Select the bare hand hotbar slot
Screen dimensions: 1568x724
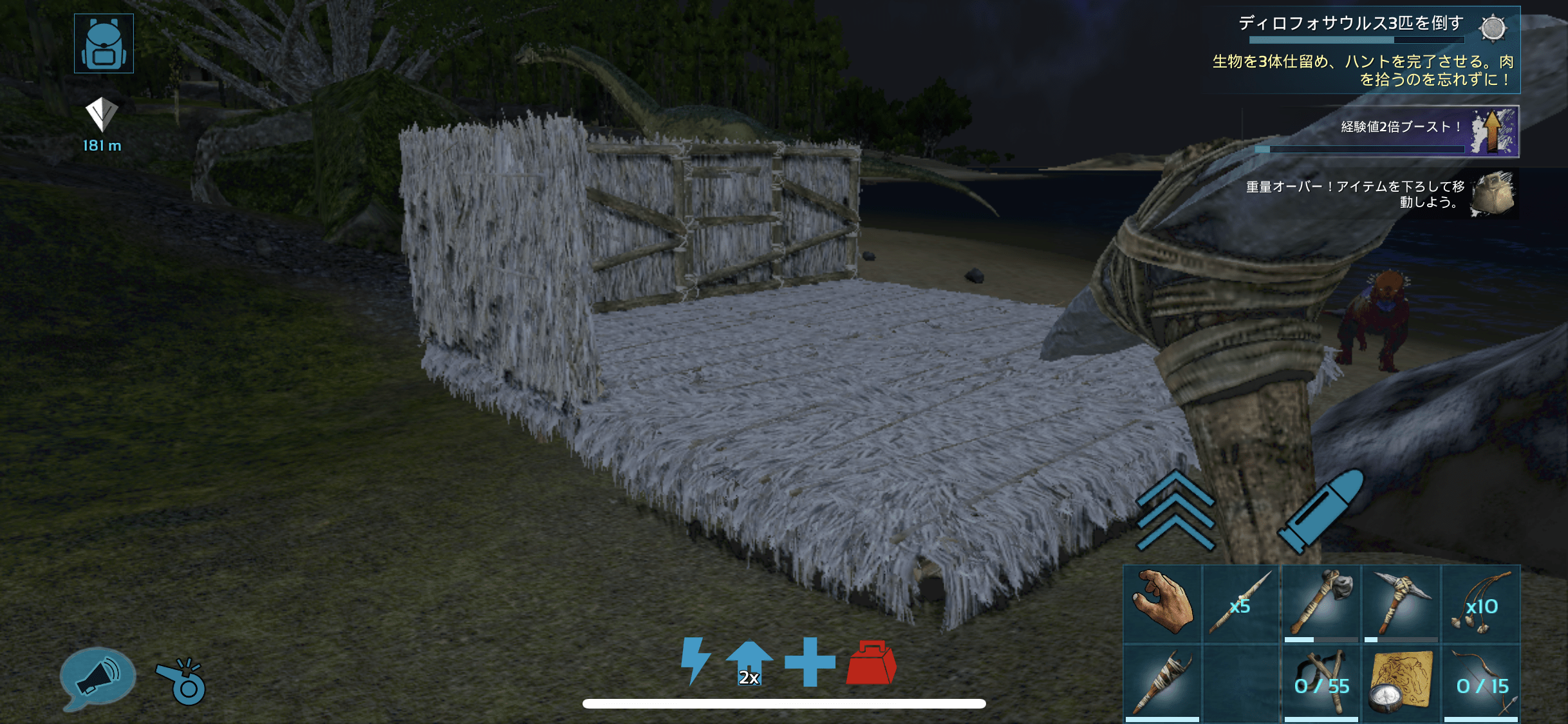[1162, 604]
